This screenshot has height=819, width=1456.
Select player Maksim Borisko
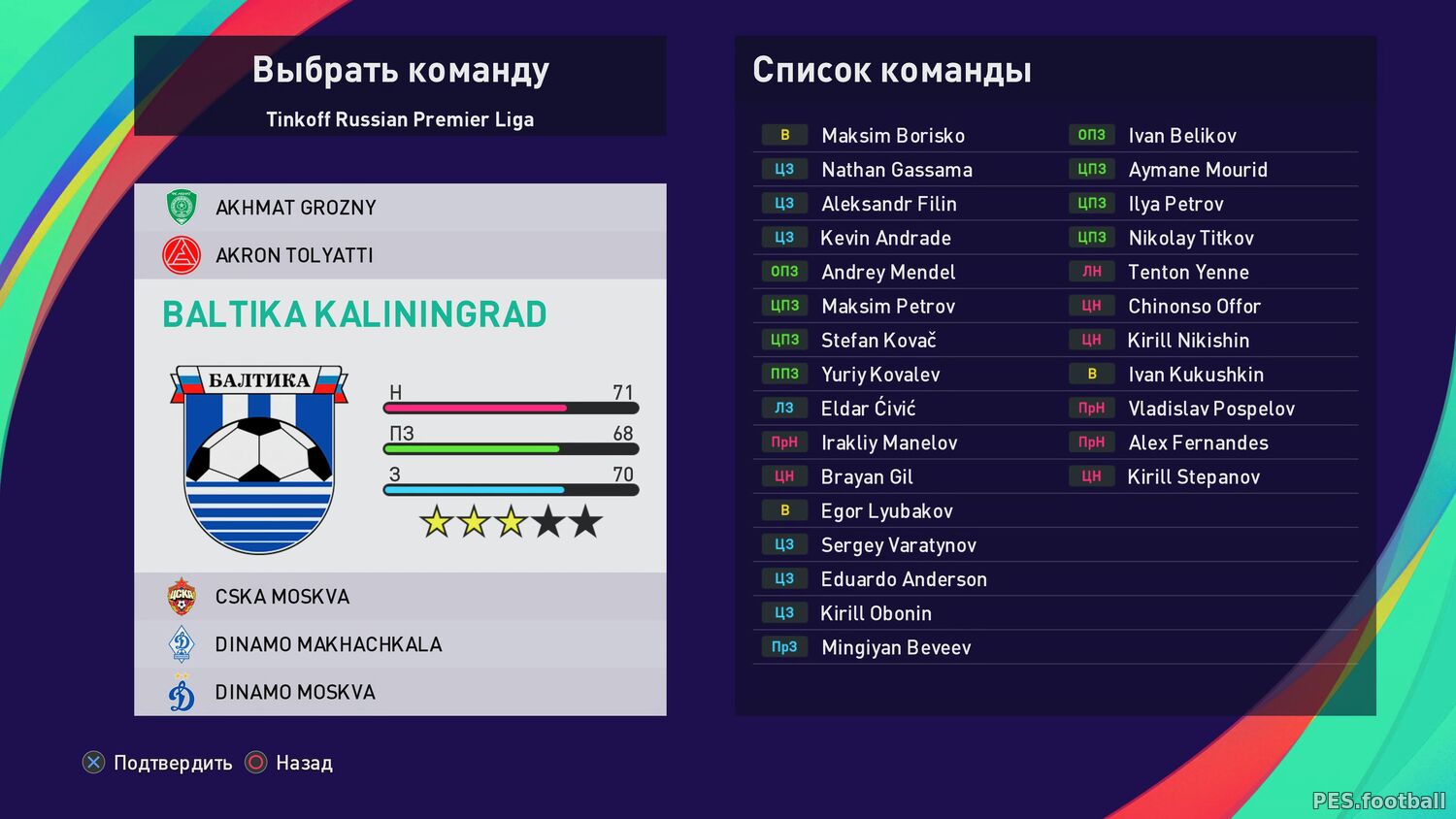[892, 136]
